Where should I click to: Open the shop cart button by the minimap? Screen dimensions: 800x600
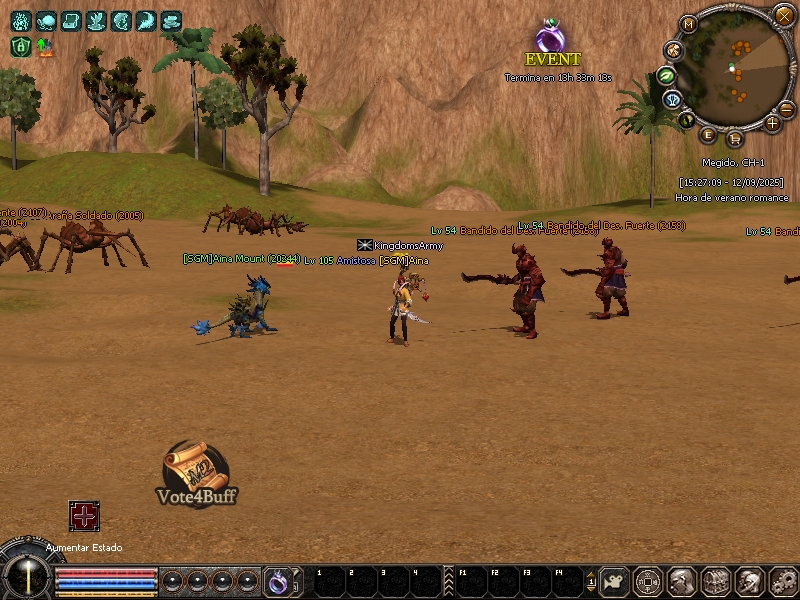(735, 138)
